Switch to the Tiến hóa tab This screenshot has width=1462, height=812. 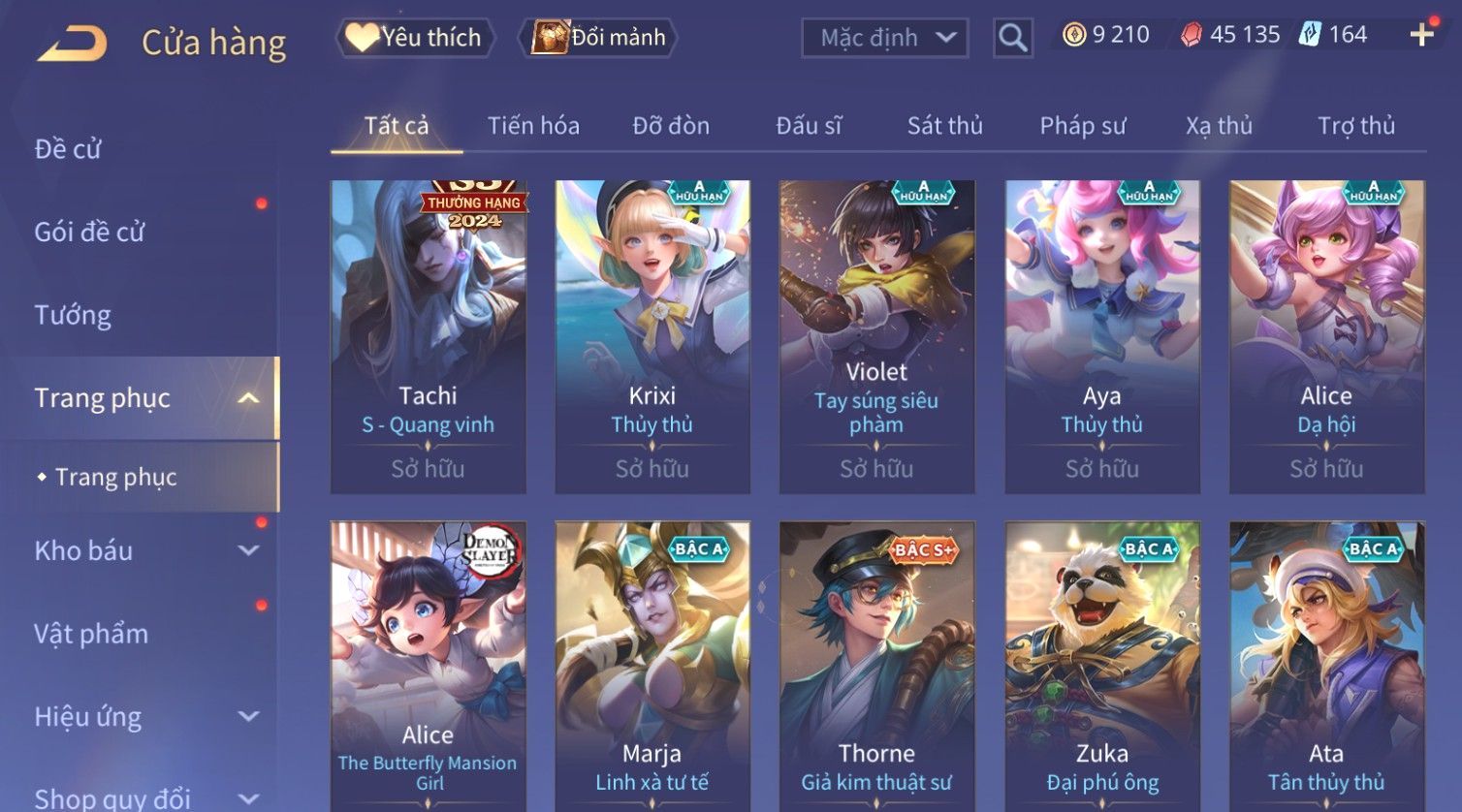point(533,126)
